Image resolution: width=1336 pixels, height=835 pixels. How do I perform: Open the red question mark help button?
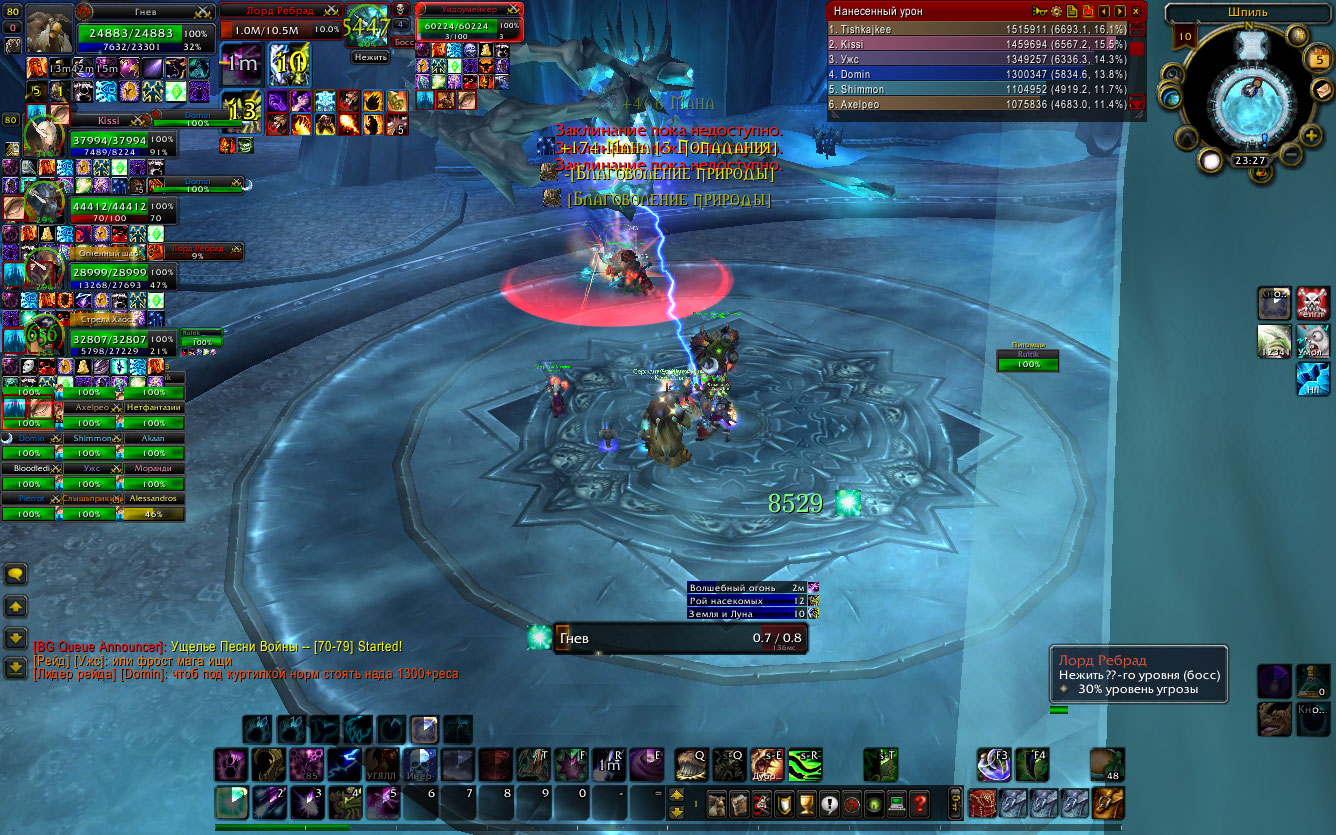919,803
